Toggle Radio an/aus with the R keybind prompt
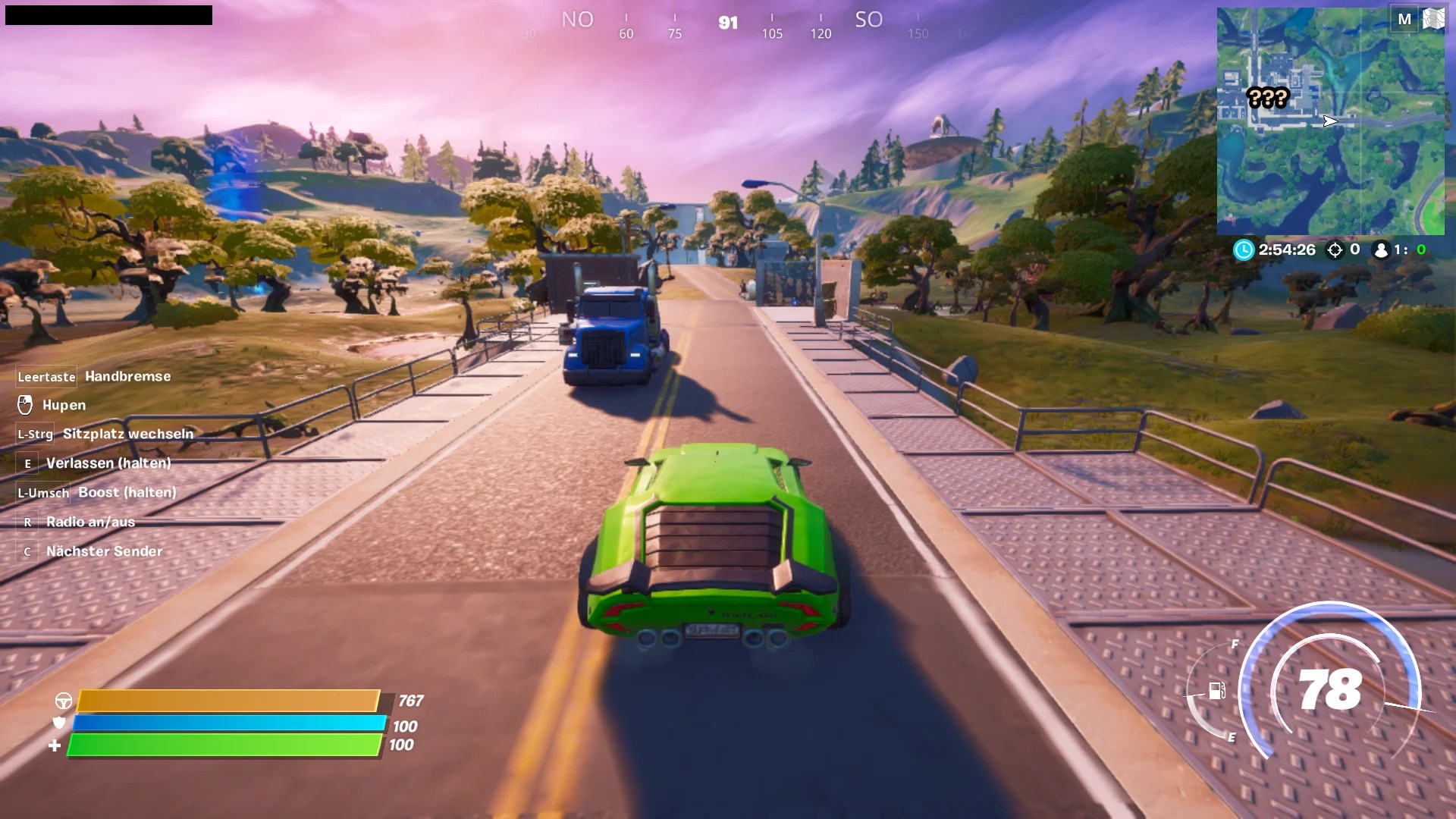Screen dimensions: 1456x819 [x=27, y=522]
